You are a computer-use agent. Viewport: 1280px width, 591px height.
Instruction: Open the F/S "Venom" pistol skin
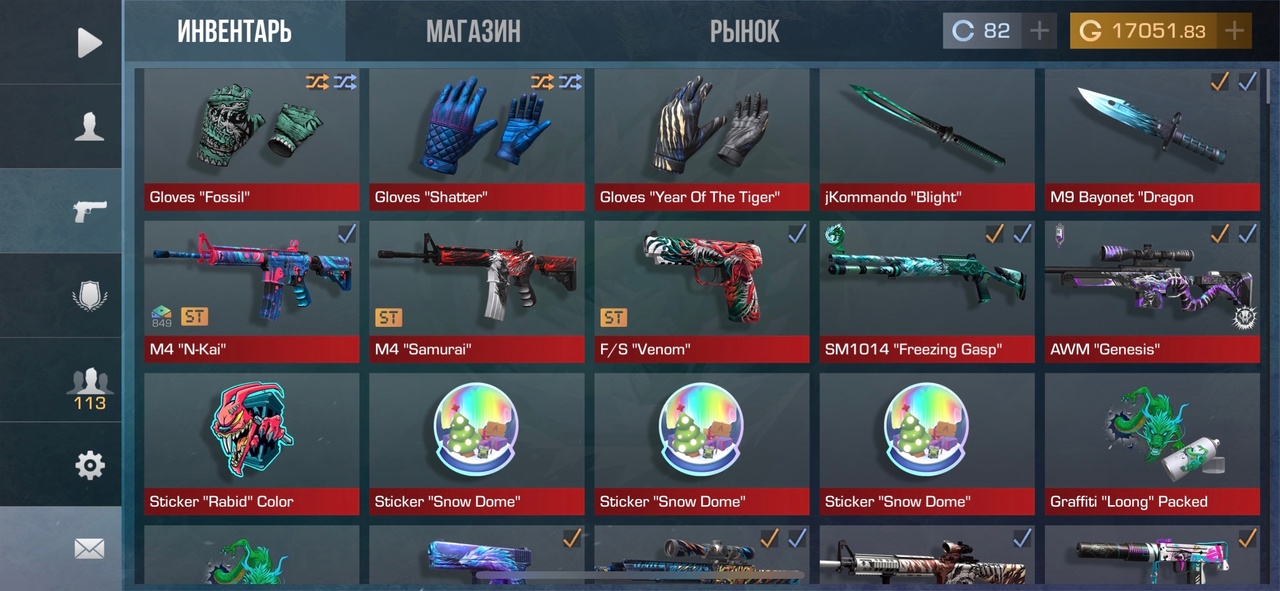701,291
